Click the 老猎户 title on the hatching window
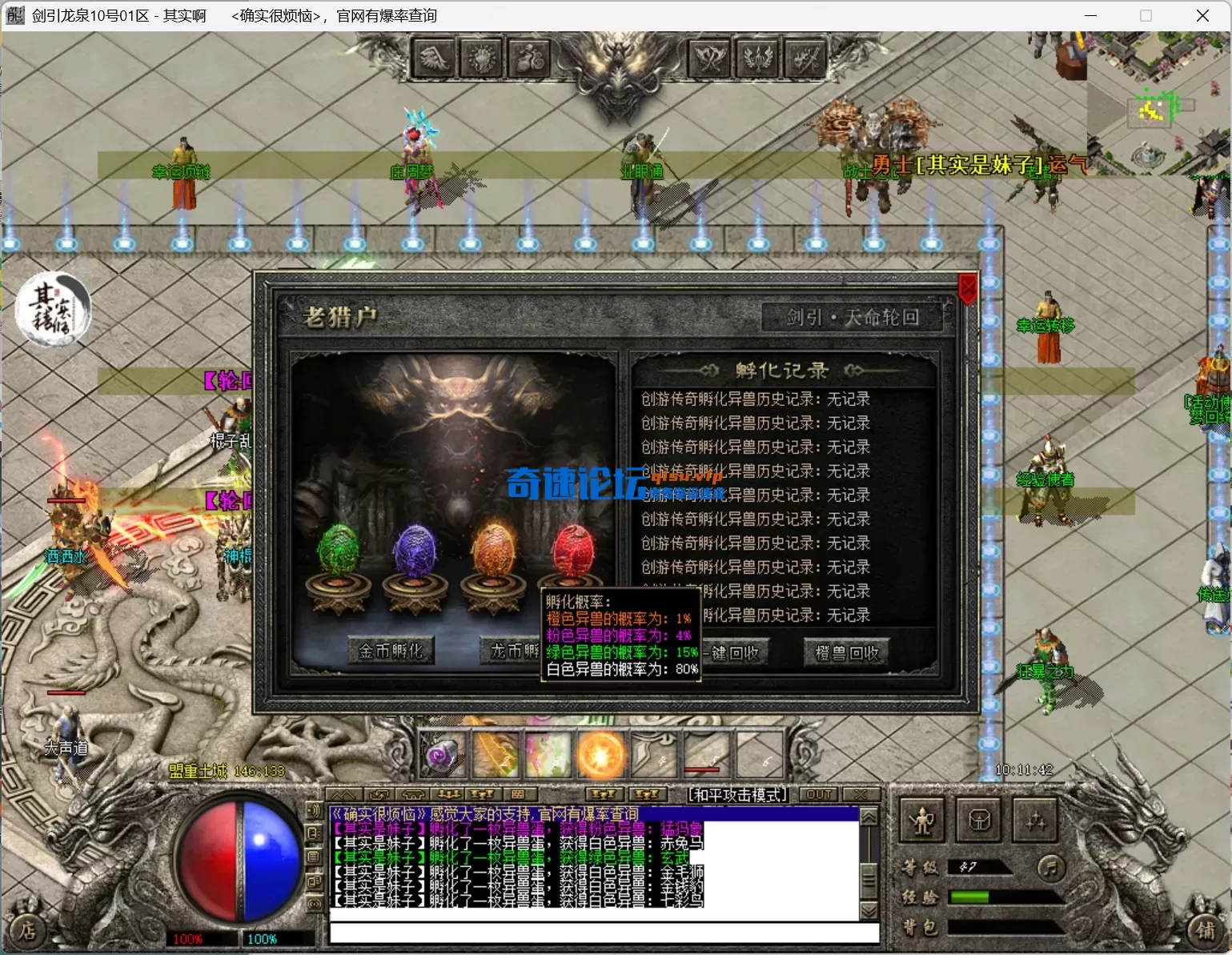The width and height of the screenshot is (1232, 955). [342, 315]
